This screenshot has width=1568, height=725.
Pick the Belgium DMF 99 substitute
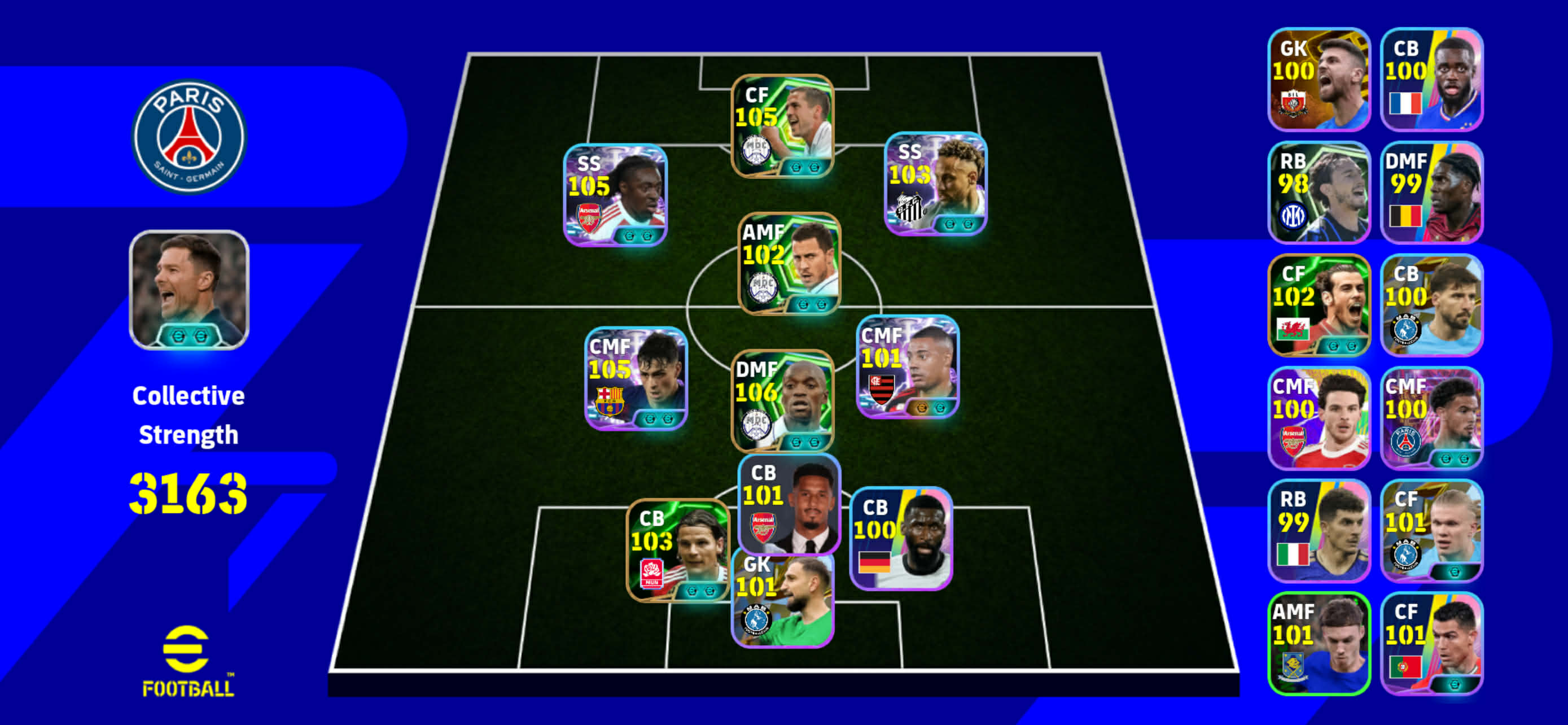[1431, 193]
